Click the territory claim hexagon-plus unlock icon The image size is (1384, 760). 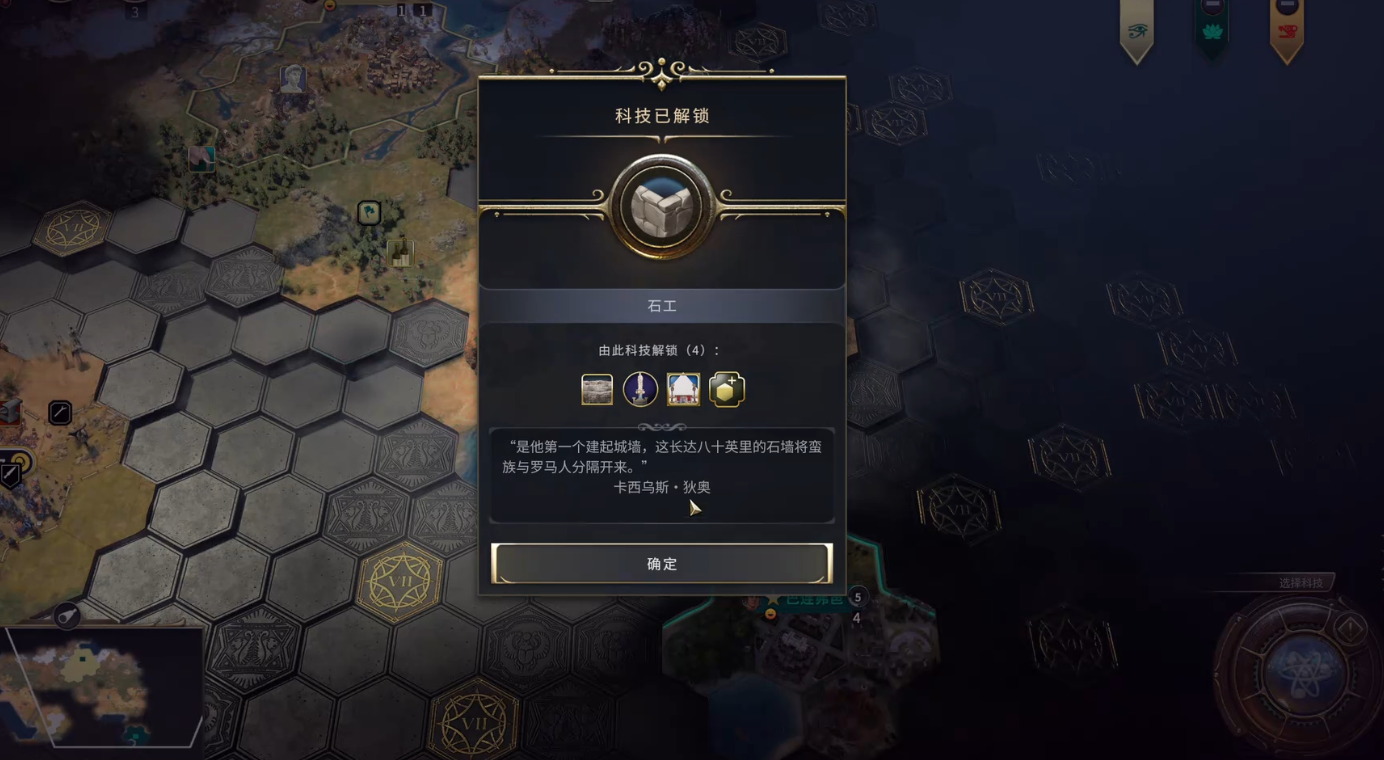tap(727, 389)
